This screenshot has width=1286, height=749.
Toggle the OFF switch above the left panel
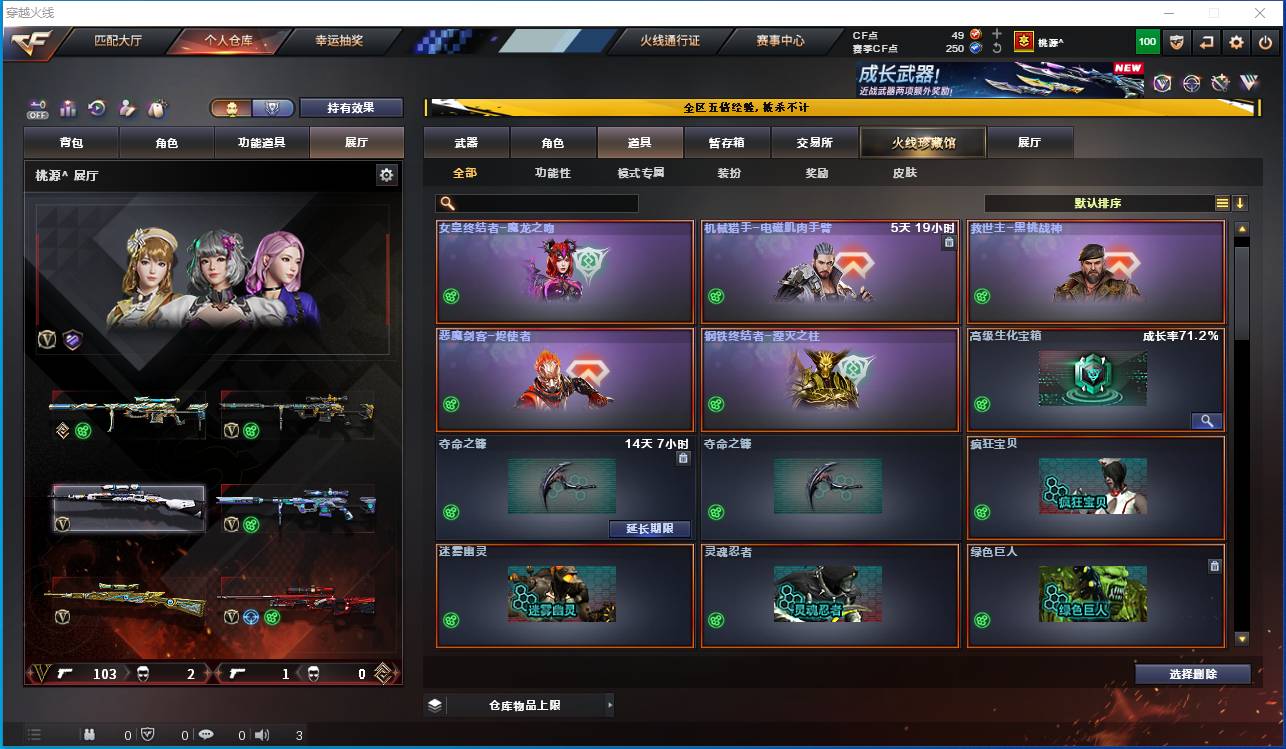[x=38, y=109]
